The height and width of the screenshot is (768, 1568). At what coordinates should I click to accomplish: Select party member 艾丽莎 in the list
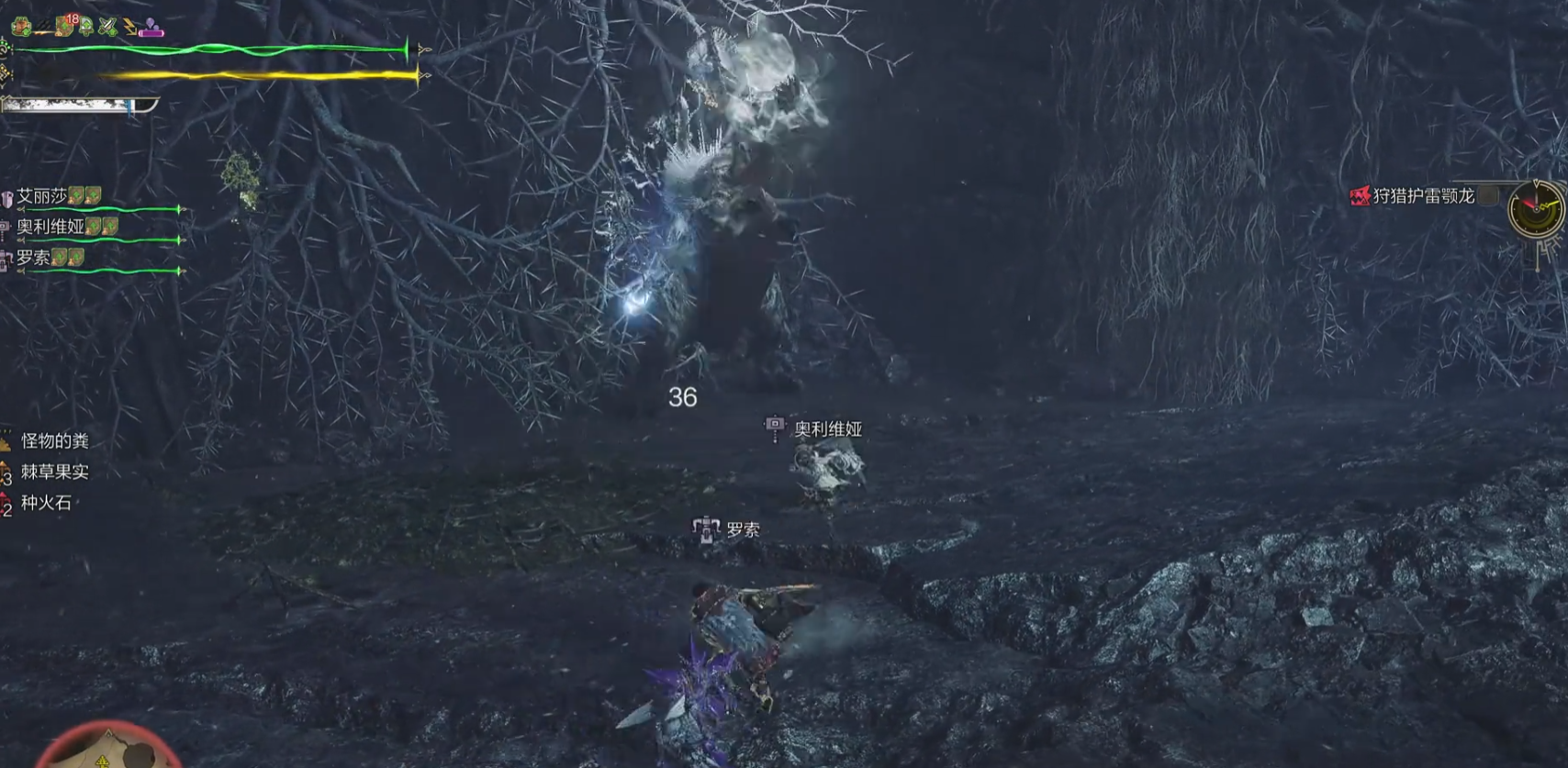click(x=43, y=196)
